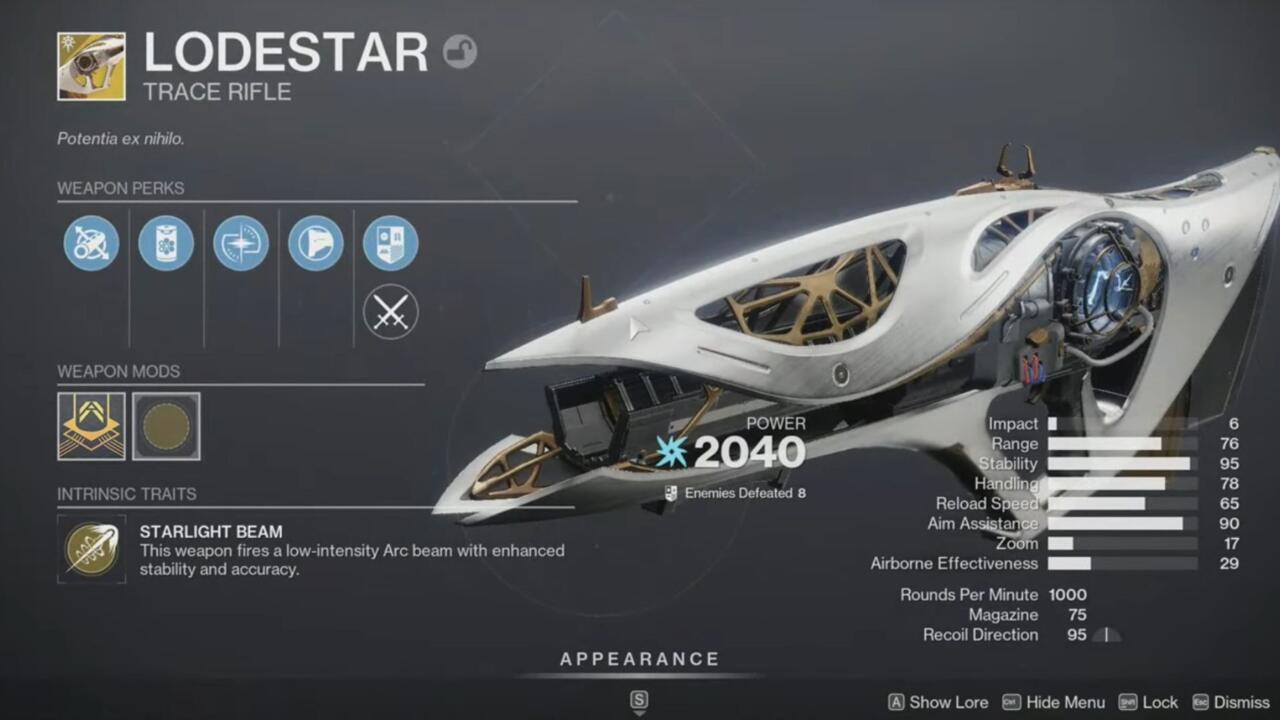Hide the inspection menu
1280x720 pixels.
1054,702
